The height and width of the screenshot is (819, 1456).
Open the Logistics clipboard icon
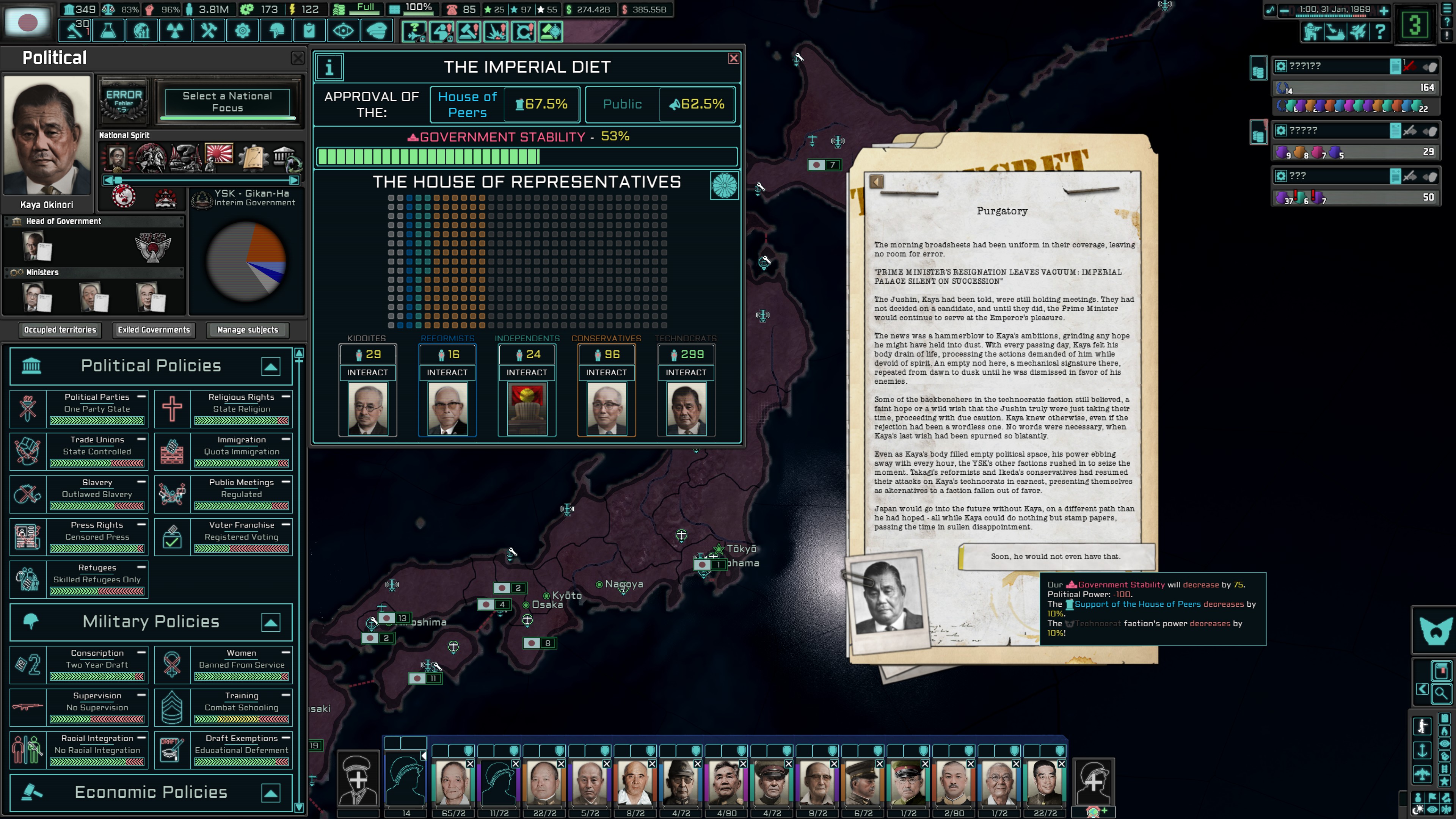tap(309, 30)
